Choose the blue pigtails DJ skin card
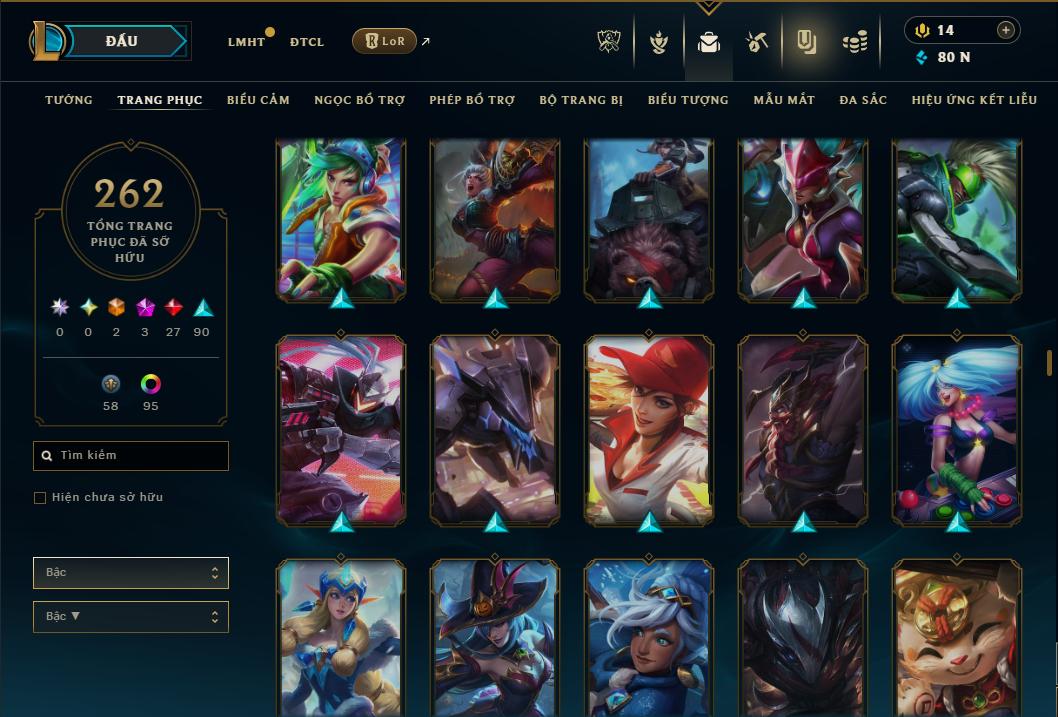The width and height of the screenshot is (1058, 717). tap(957, 430)
